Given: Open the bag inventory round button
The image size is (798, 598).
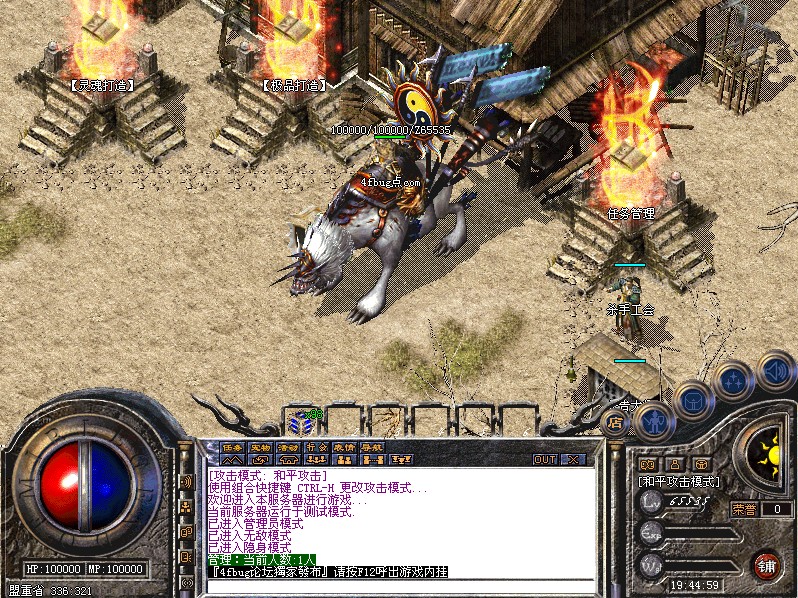Looking at the screenshot, I should pyautogui.click(x=692, y=400).
